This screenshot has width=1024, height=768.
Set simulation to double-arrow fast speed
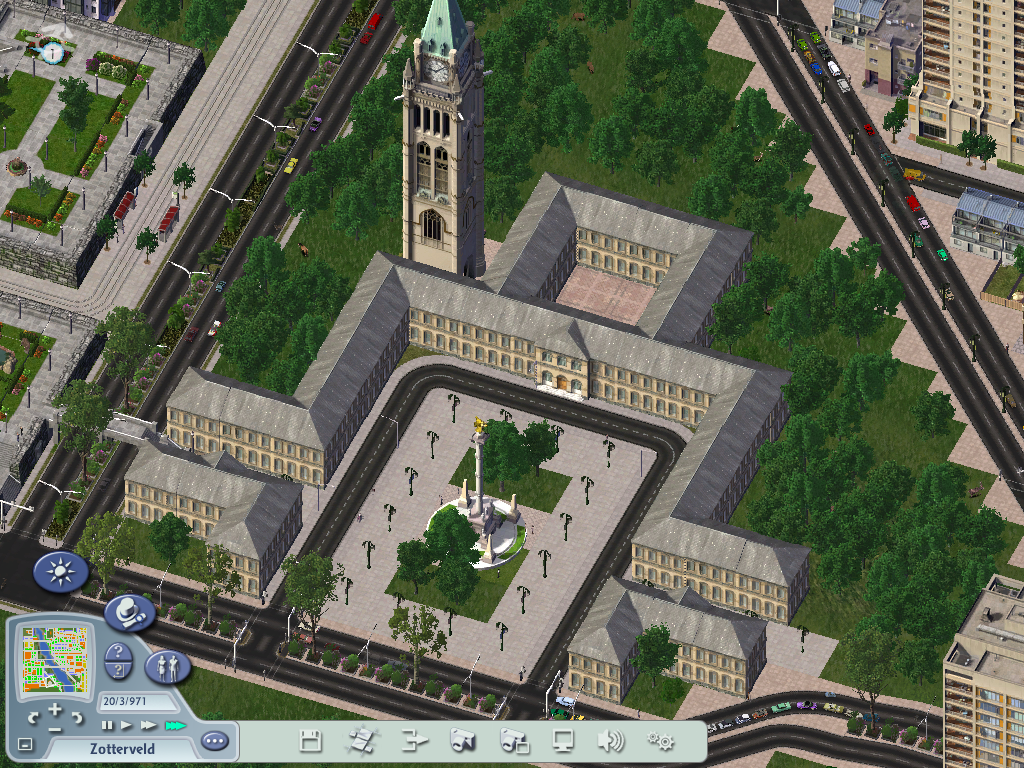coord(149,725)
